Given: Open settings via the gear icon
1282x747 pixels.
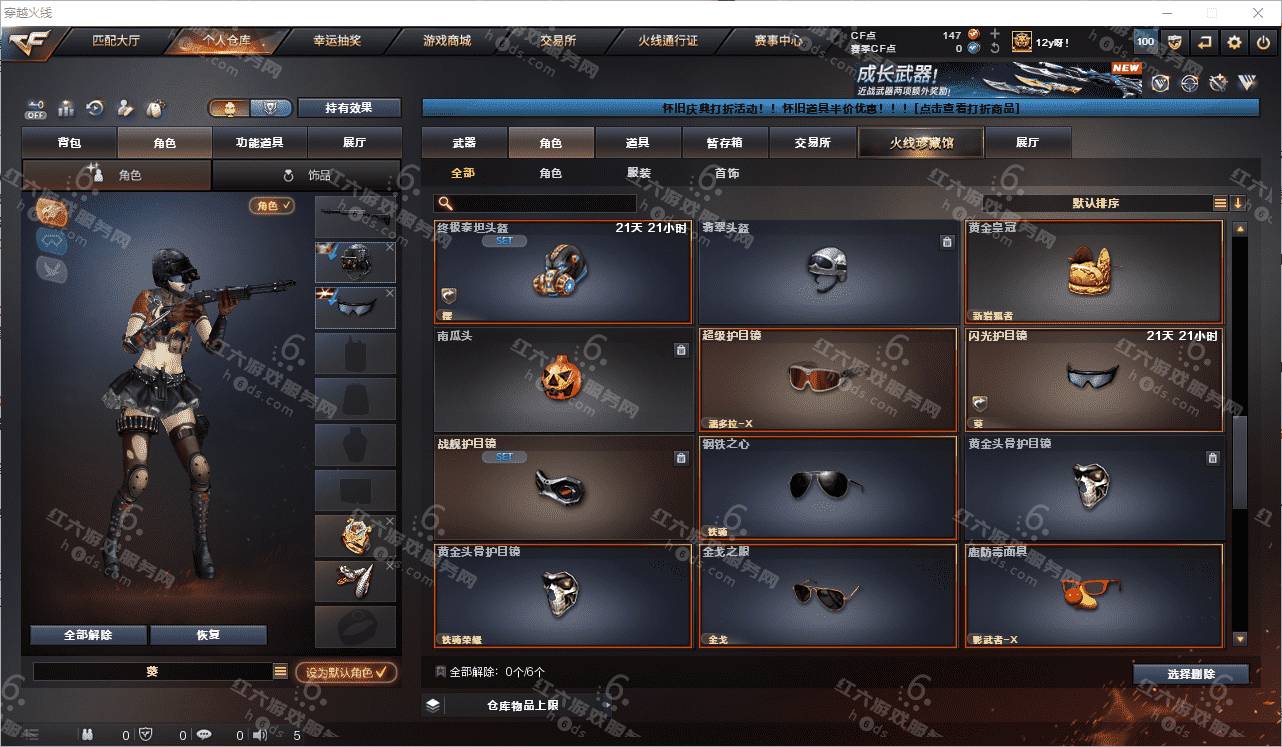Looking at the screenshot, I should (x=1235, y=42).
